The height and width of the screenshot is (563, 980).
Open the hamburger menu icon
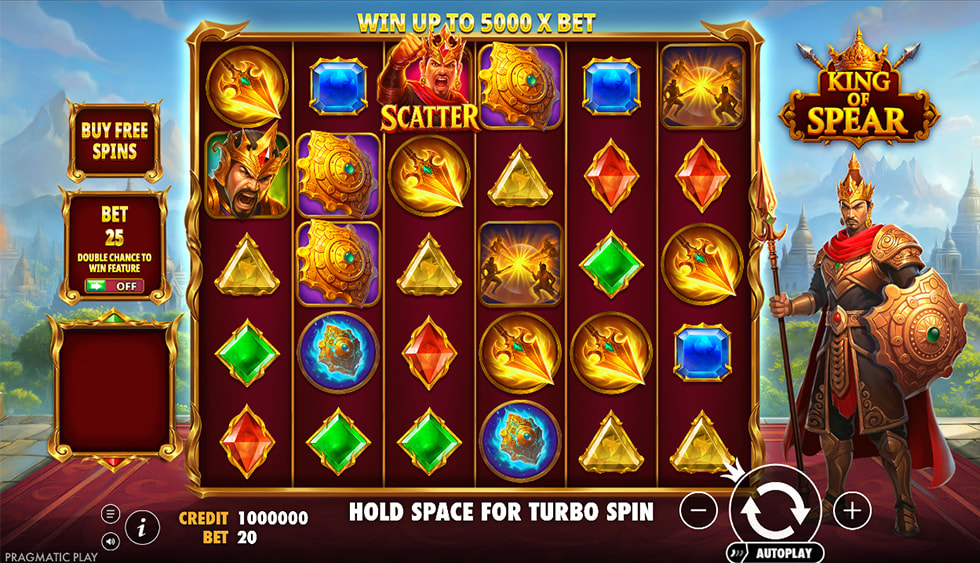[x=110, y=514]
